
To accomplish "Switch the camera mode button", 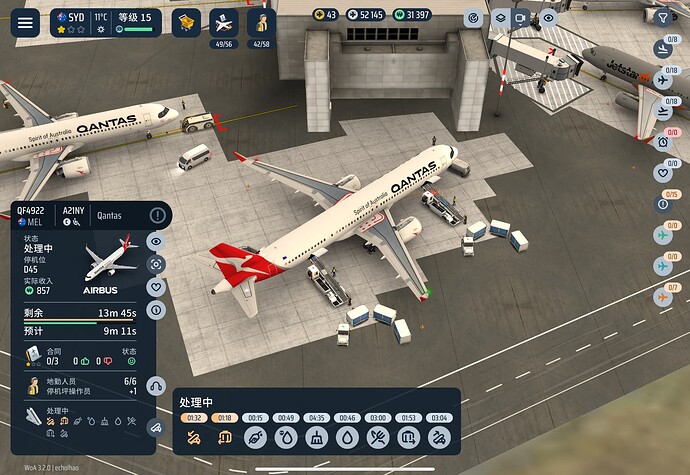I will [x=521, y=19].
